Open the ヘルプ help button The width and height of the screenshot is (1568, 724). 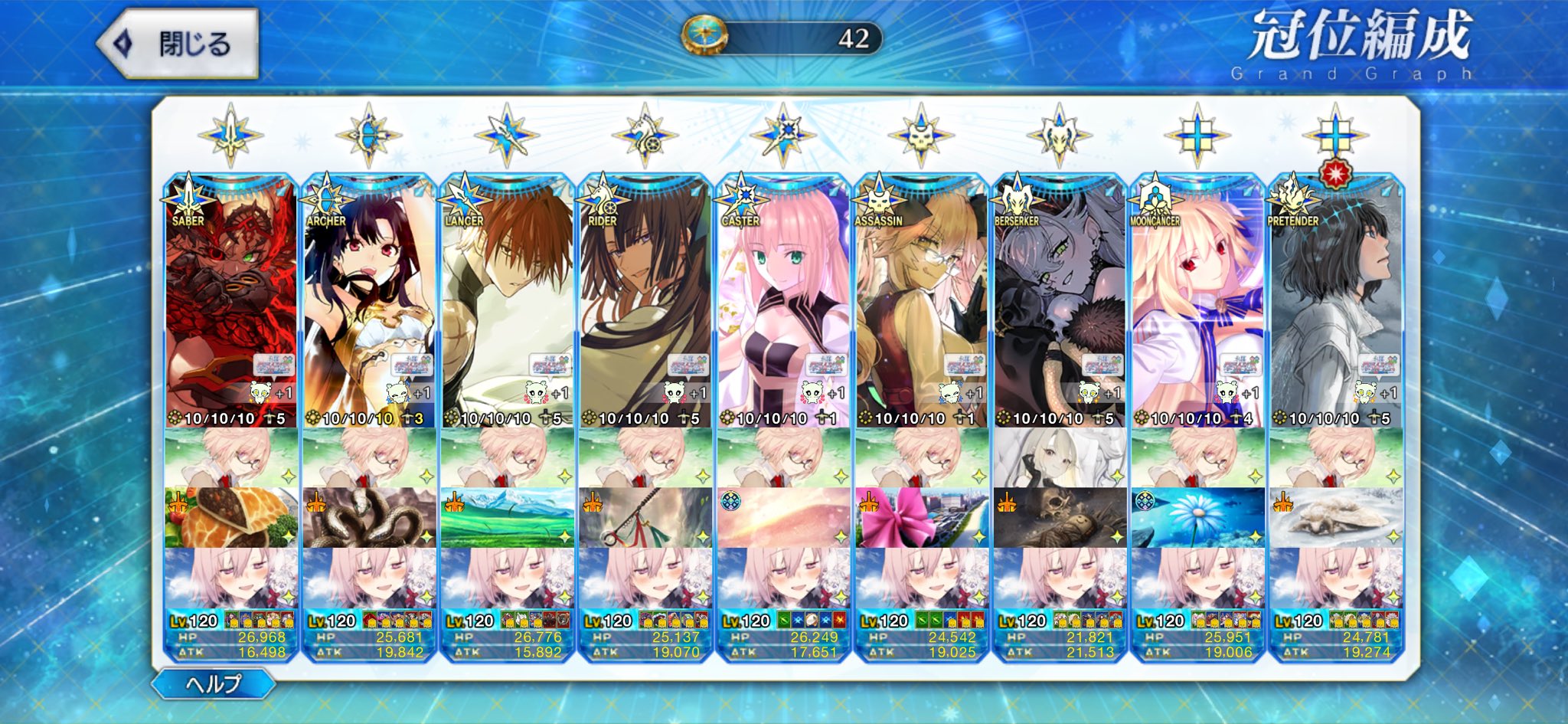[214, 683]
